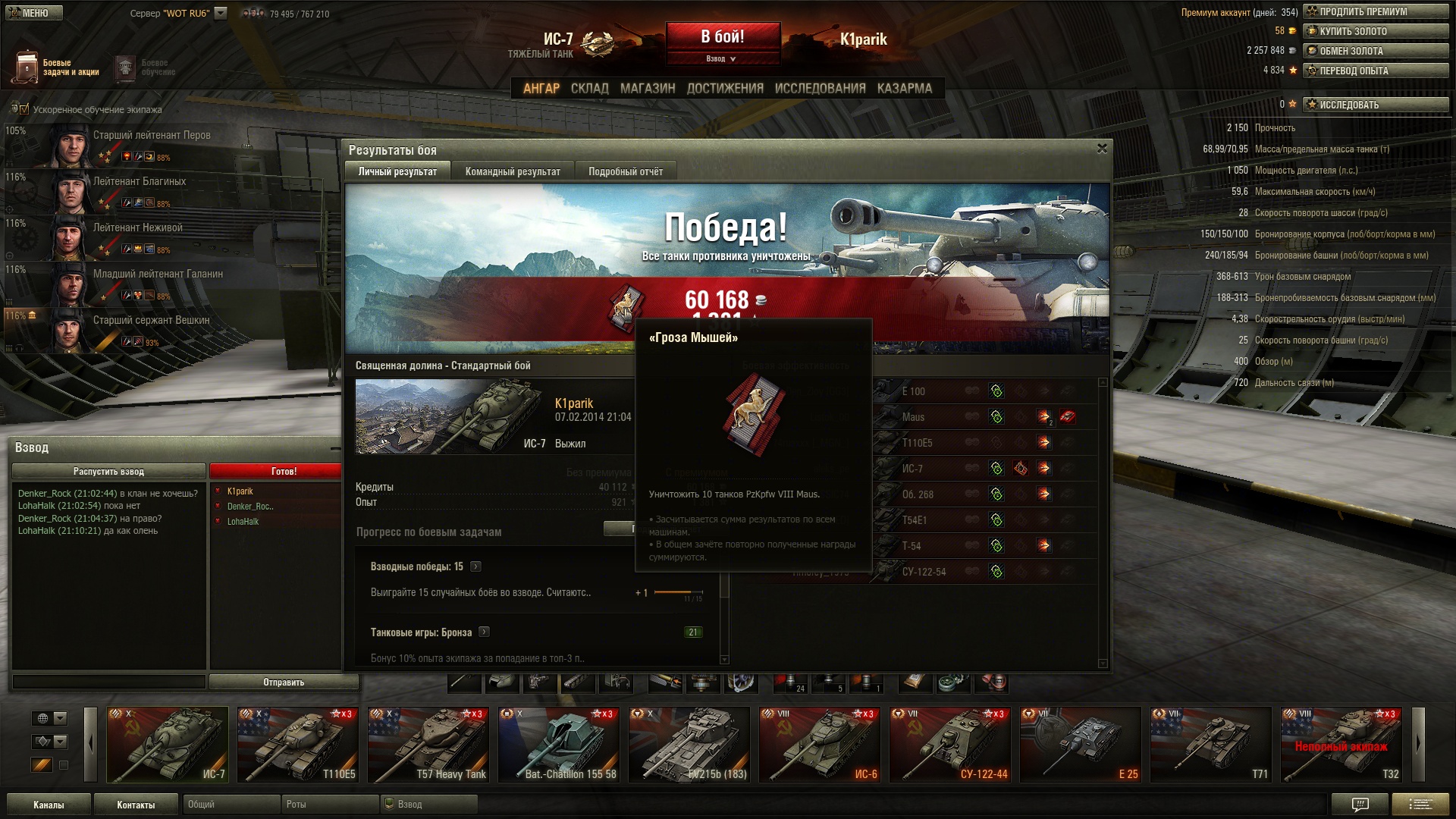1456x819 pixels.
Task: Choose the Bat.-Châtillon 155 58 tank
Action: point(559,745)
